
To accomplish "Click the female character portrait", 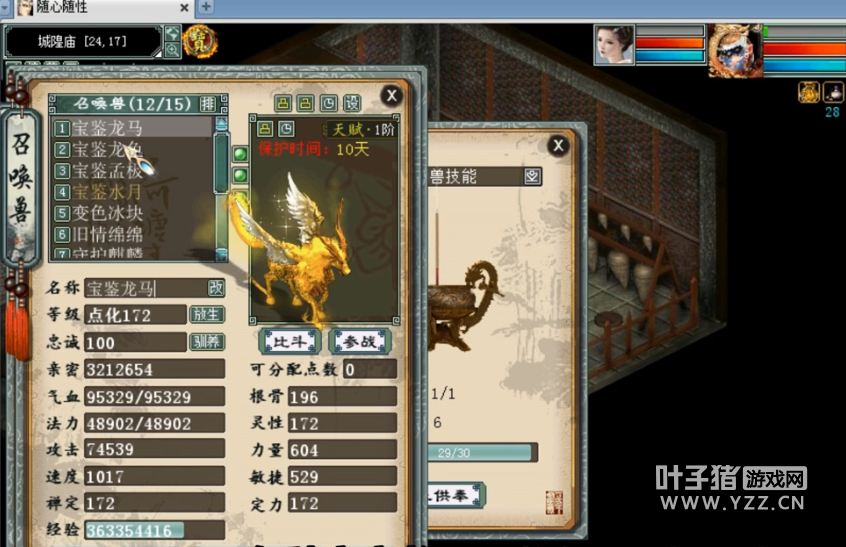I will (x=613, y=46).
